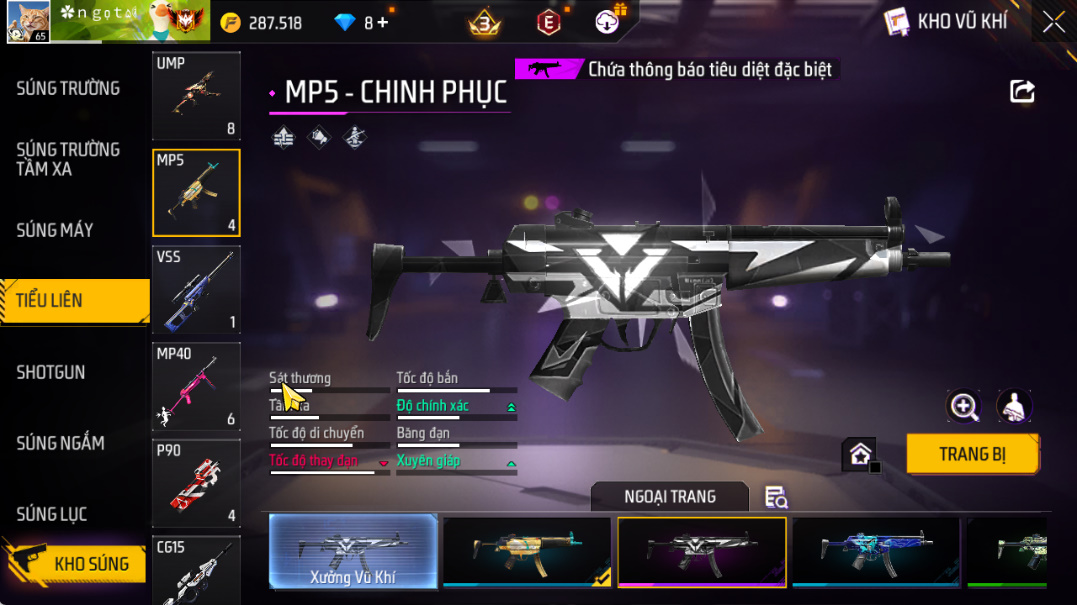1077x605 pixels.
Task: Equip the MP5 skin with TRANG BỊ
Action: 972,454
